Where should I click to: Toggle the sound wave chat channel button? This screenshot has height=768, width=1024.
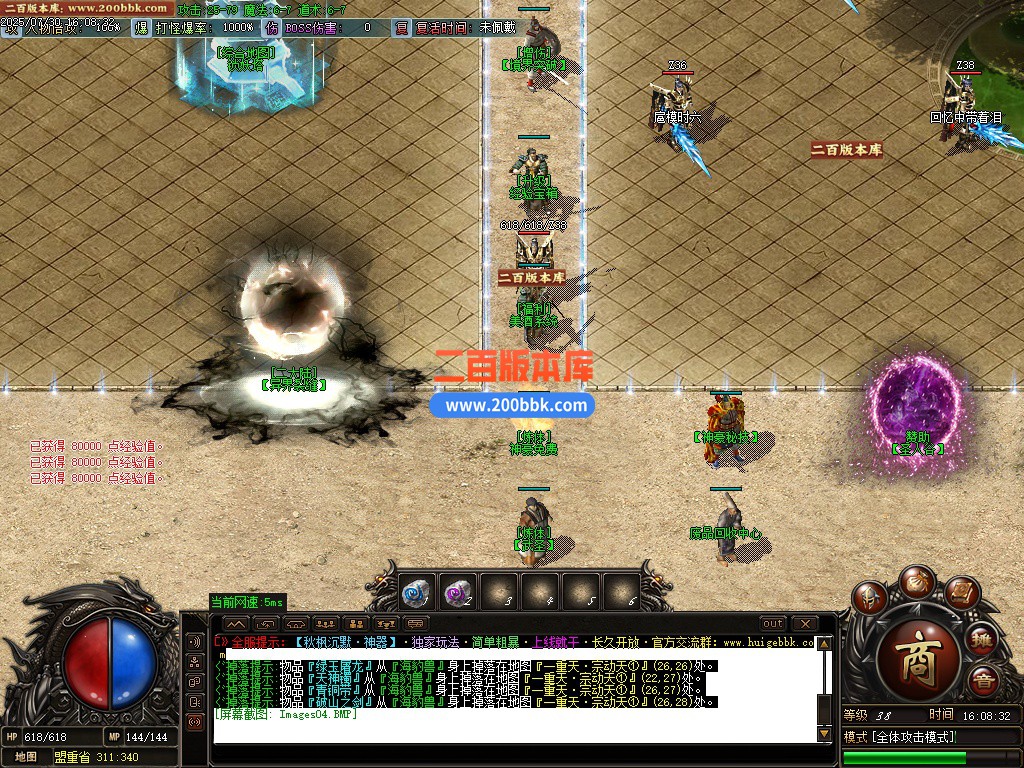[194, 640]
